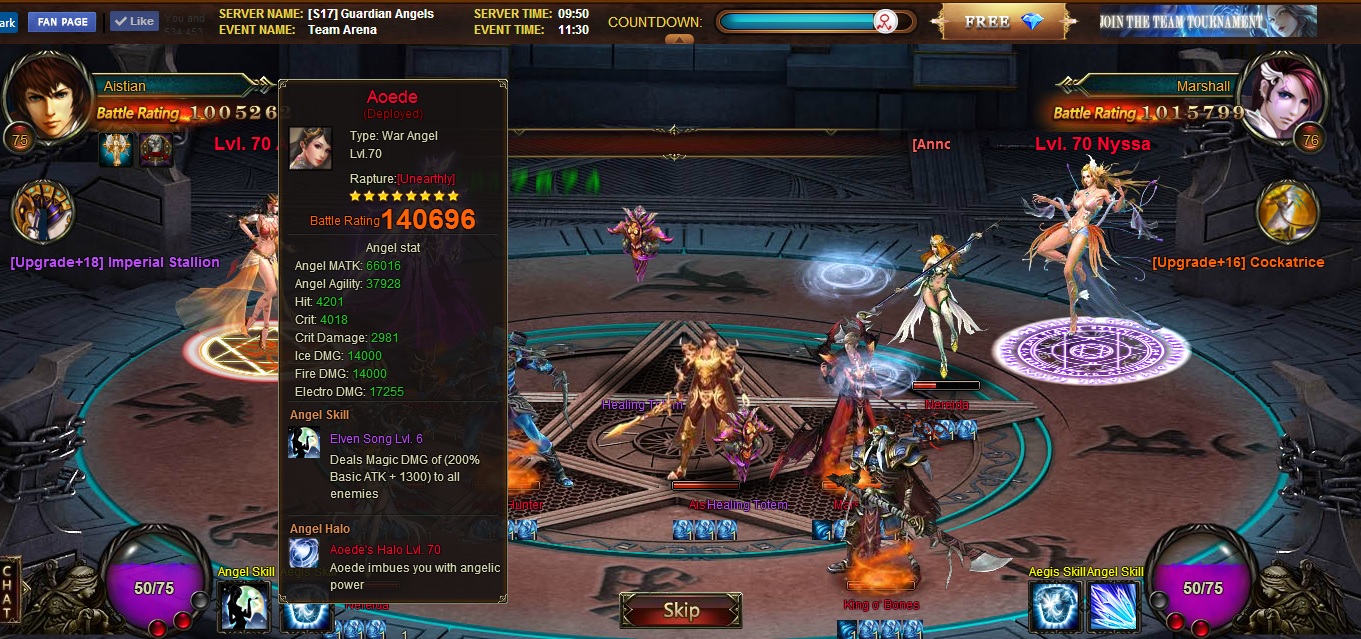Viewport: 1361px width, 639px height.
Task: Open the Fan Page link
Action: [62, 21]
